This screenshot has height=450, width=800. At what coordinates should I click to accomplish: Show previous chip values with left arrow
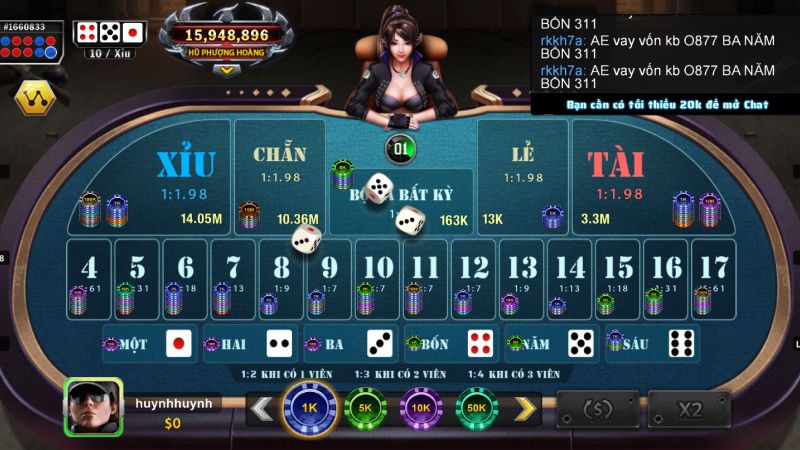pos(262,408)
